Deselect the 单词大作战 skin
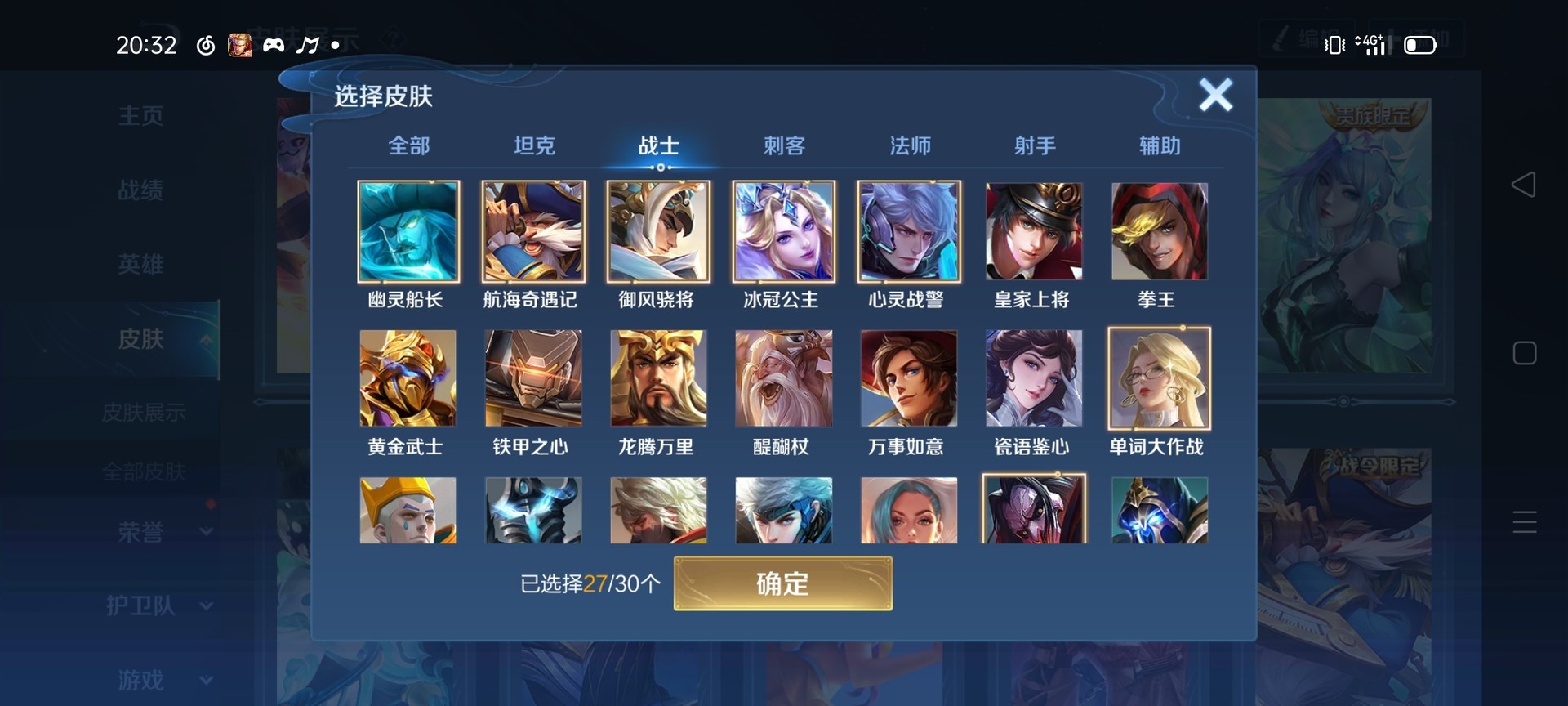The image size is (1568, 706). [x=1159, y=378]
